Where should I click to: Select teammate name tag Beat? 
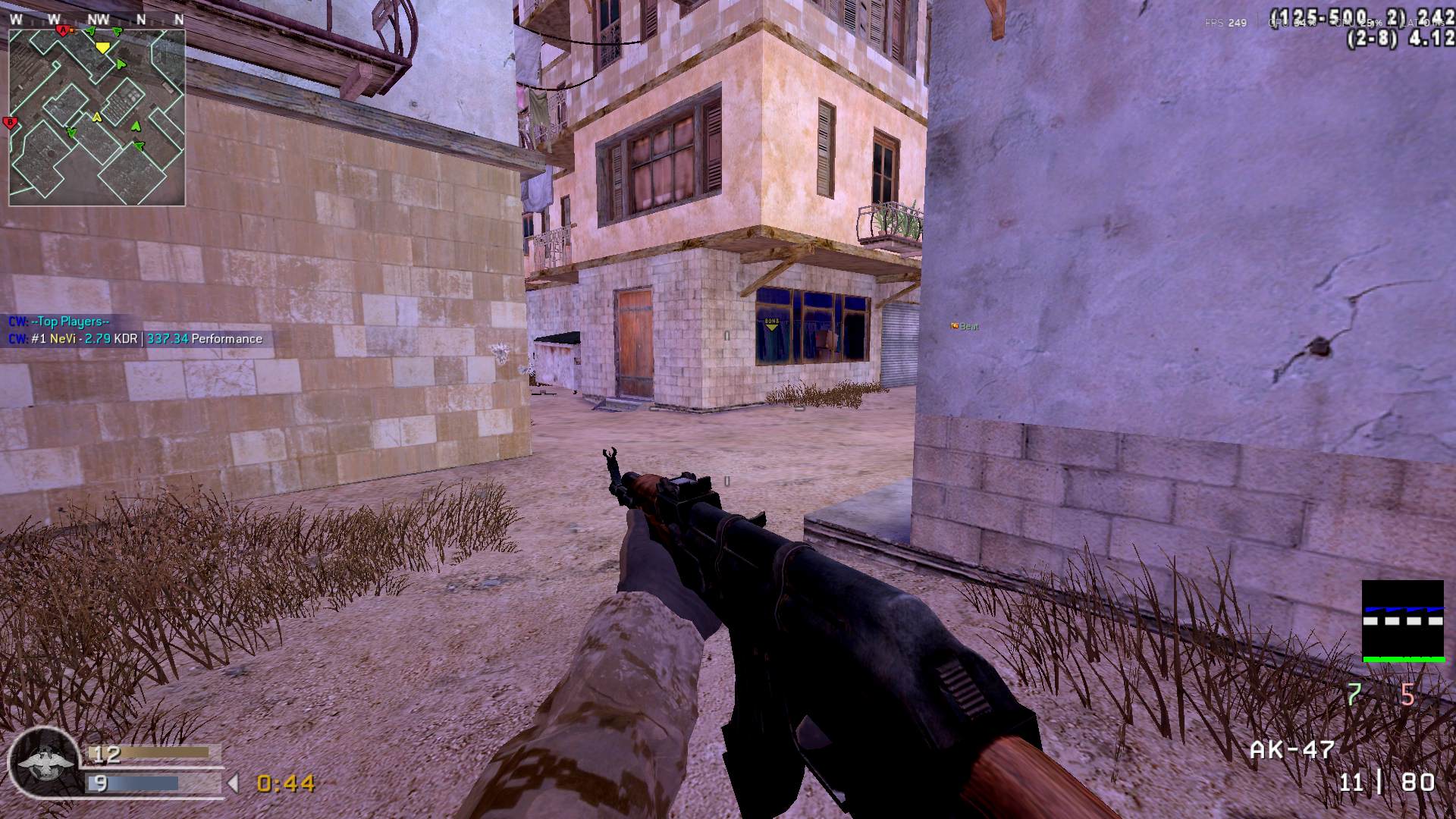tap(965, 326)
